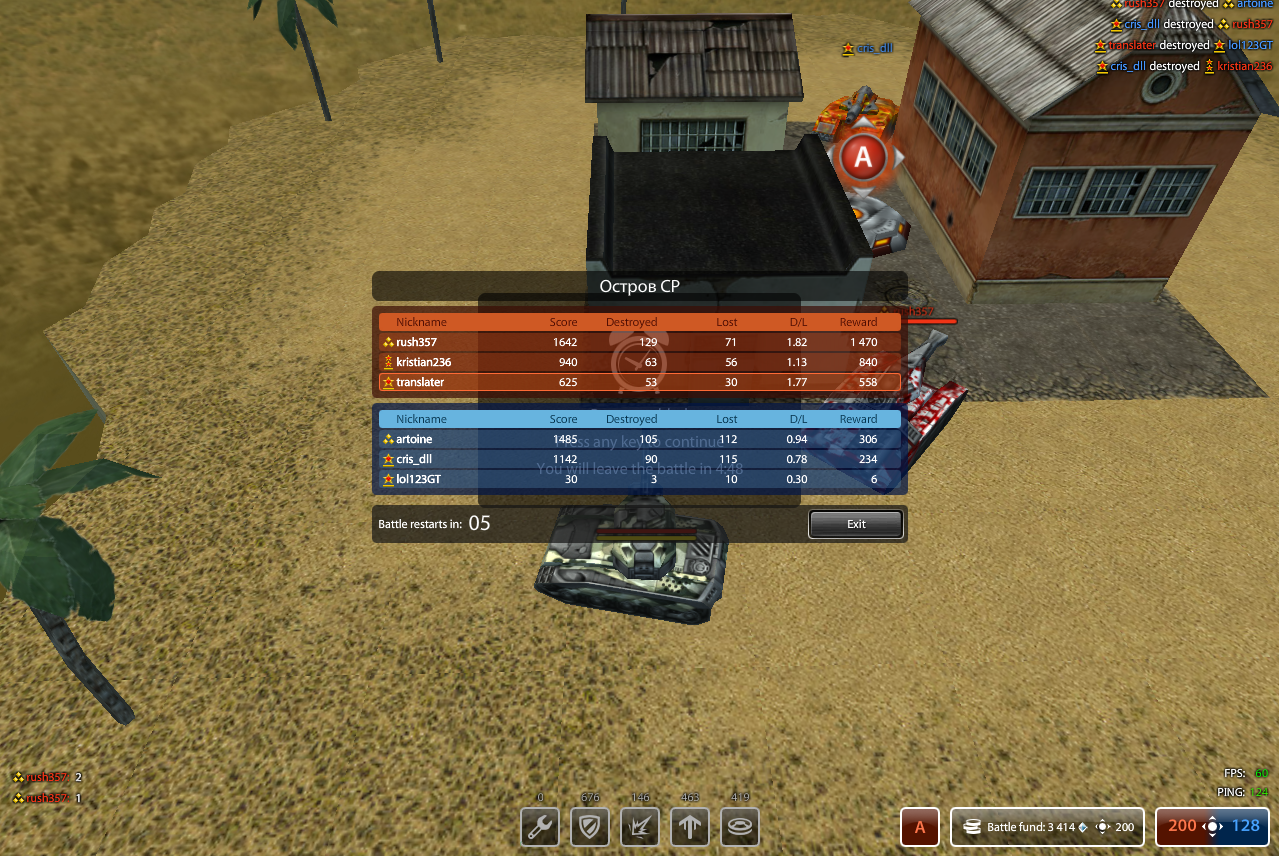The image size is (1279, 856).
Task: Activate the double damage supply
Action: [640, 827]
